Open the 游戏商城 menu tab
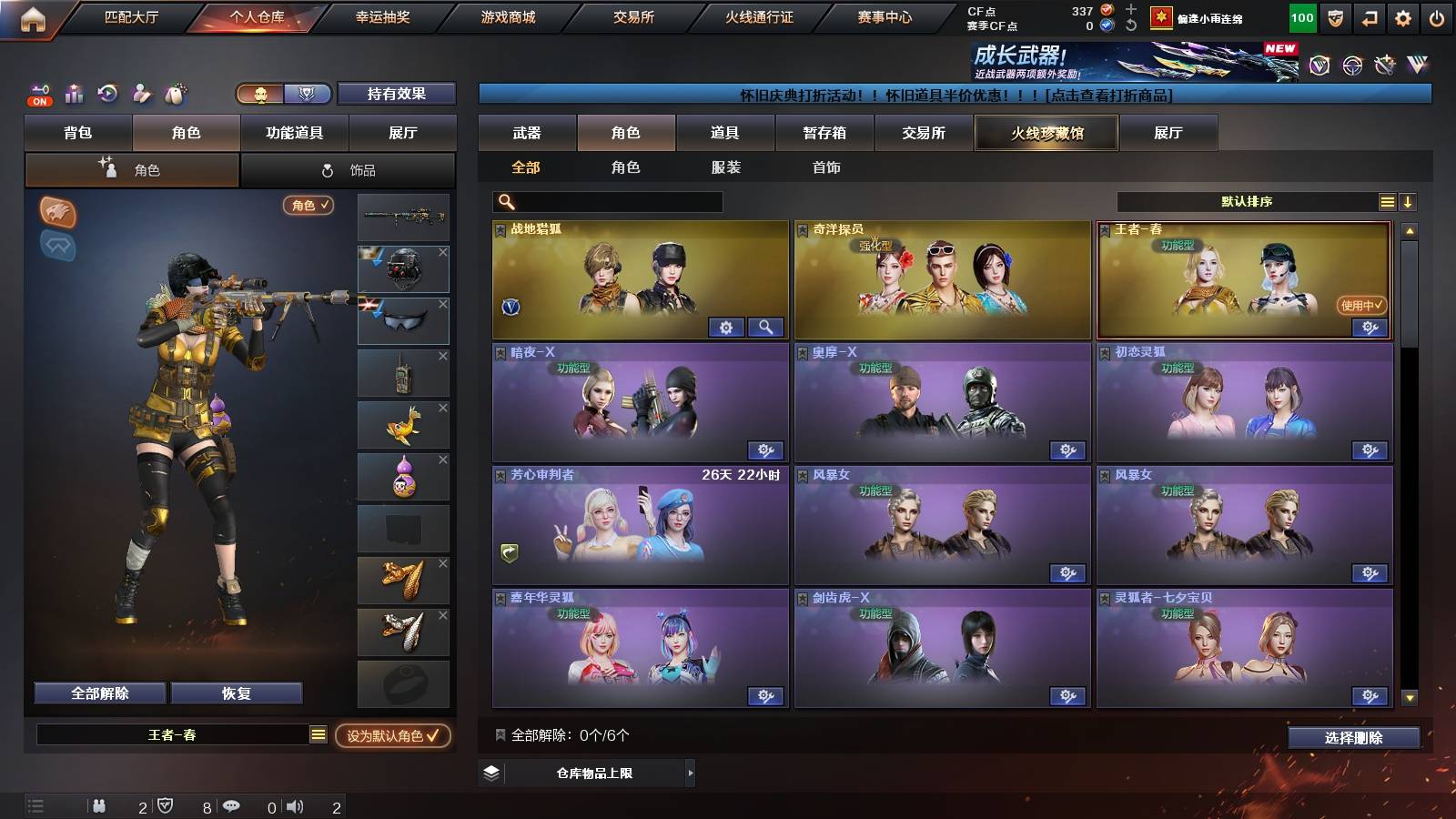The width and height of the screenshot is (1456, 819). pos(507,16)
